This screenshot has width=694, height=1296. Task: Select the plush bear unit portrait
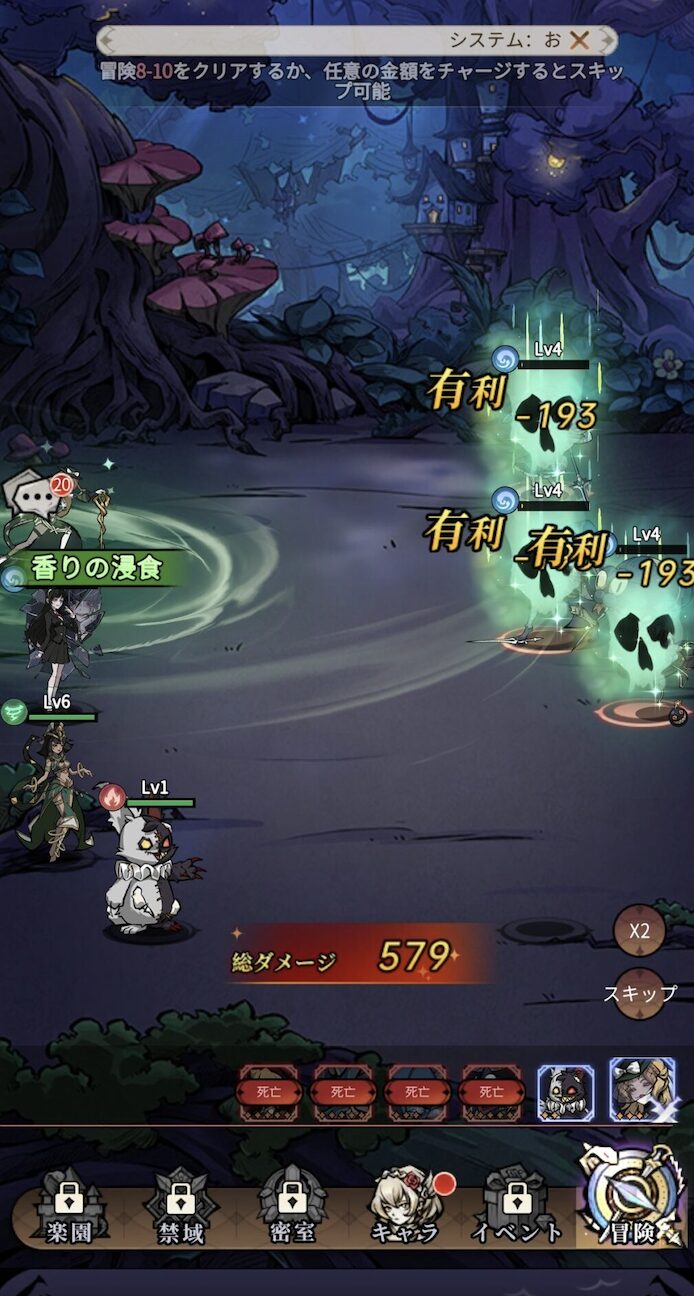pyautogui.click(x=566, y=1092)
